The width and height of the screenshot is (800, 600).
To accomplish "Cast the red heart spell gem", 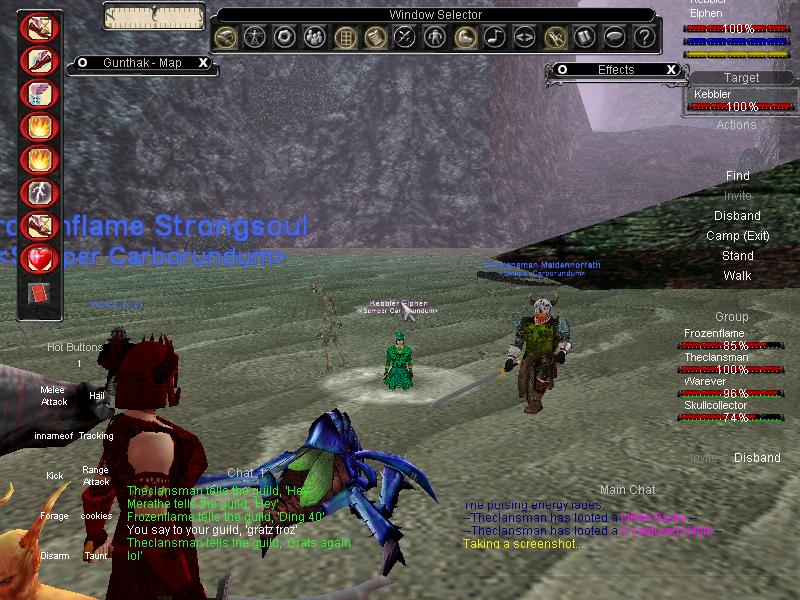I will coord(40,257).
